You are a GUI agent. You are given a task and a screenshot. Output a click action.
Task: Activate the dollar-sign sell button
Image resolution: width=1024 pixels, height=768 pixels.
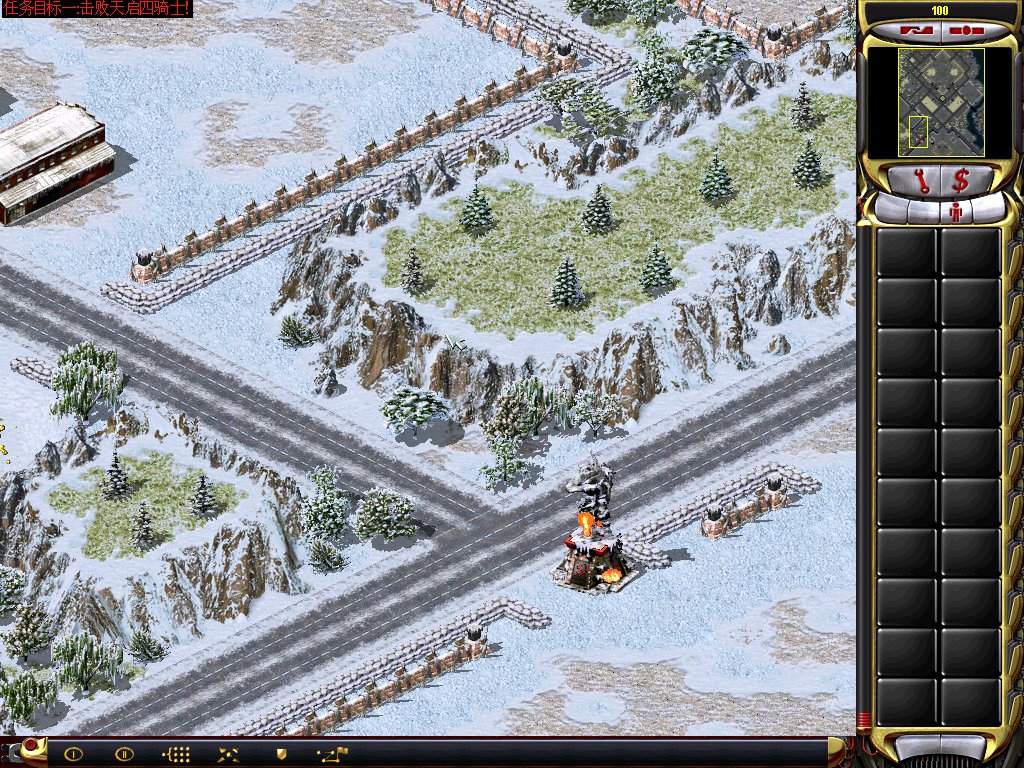pos(961,181)
